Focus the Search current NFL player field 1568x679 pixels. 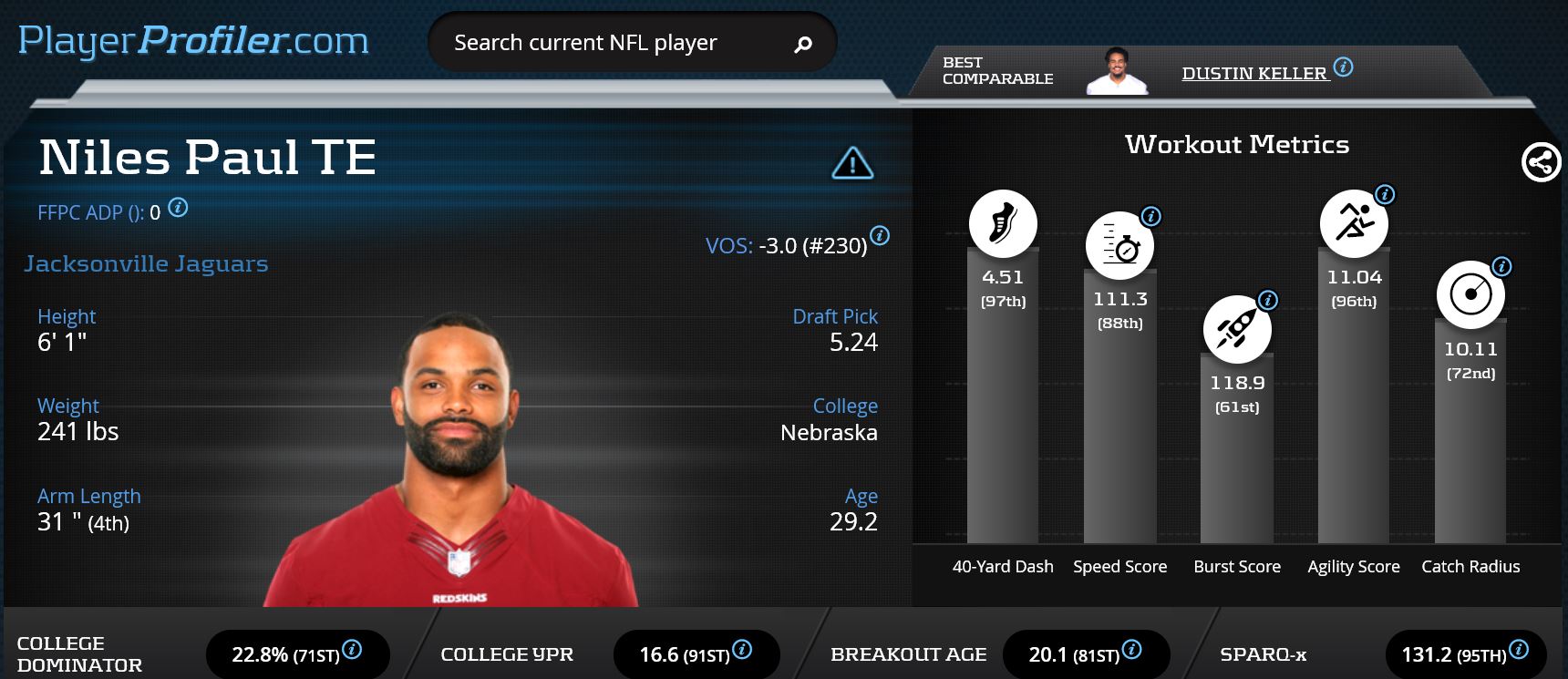point(602,43)
